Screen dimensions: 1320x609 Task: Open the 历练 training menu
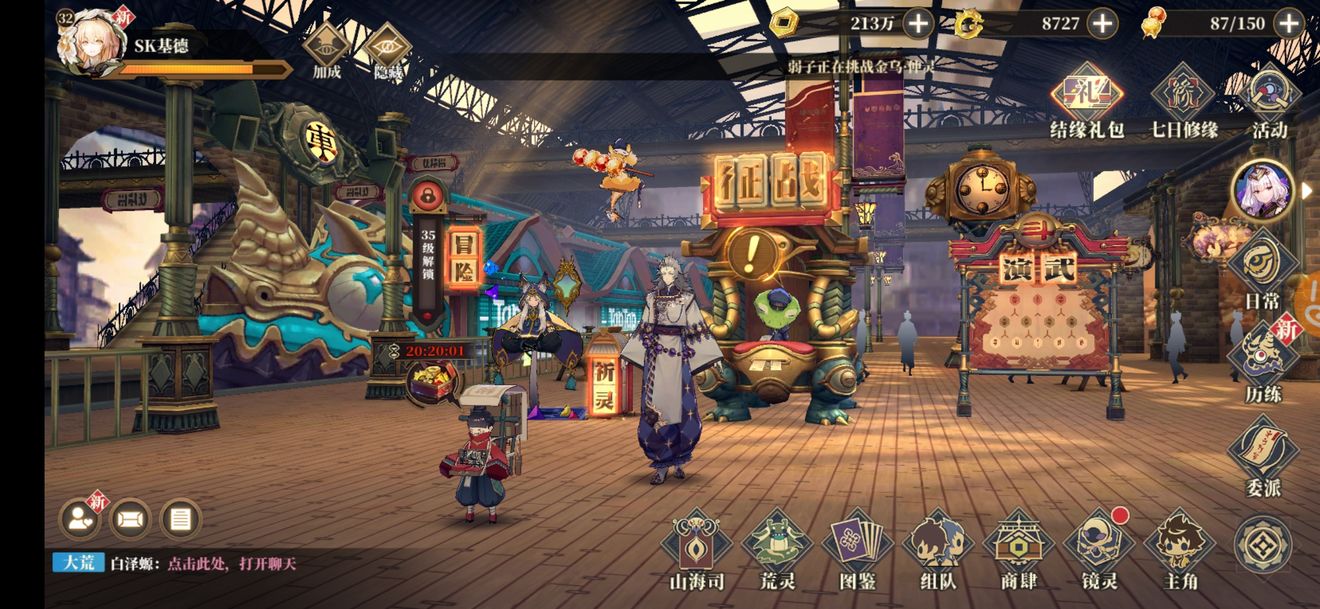[x=1262, y=359]
